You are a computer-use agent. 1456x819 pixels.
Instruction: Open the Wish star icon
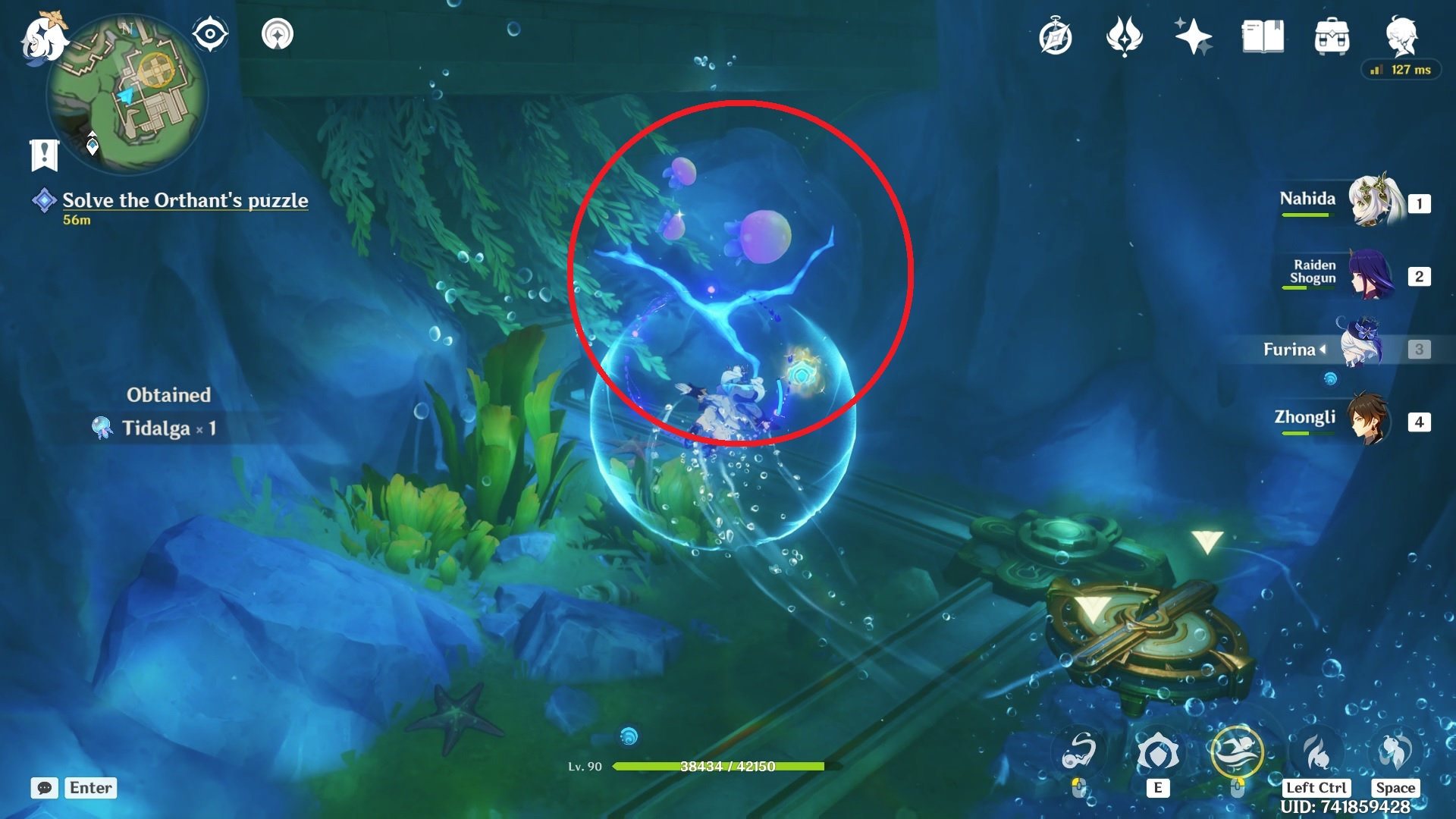point(1193,36)
